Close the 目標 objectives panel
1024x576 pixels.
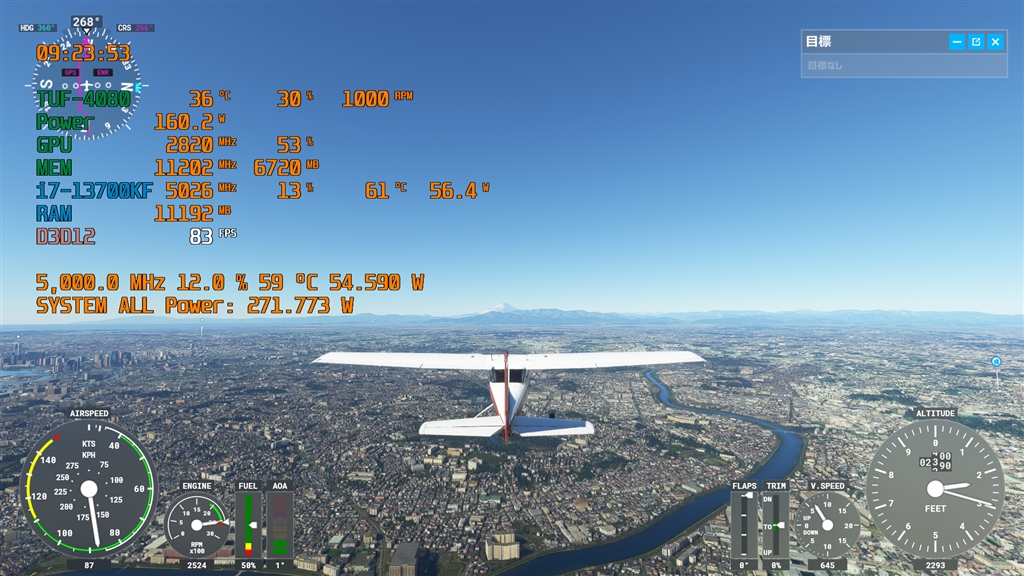[x=995, y=42]
